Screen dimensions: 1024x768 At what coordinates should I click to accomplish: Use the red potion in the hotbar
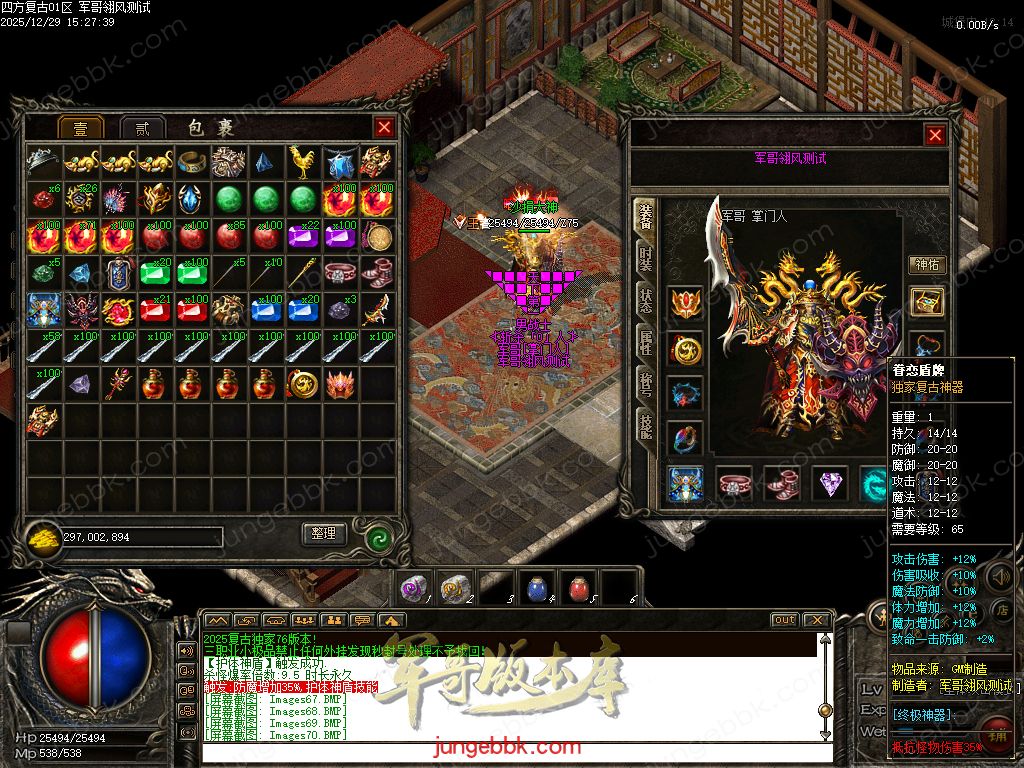coord(577,588)
